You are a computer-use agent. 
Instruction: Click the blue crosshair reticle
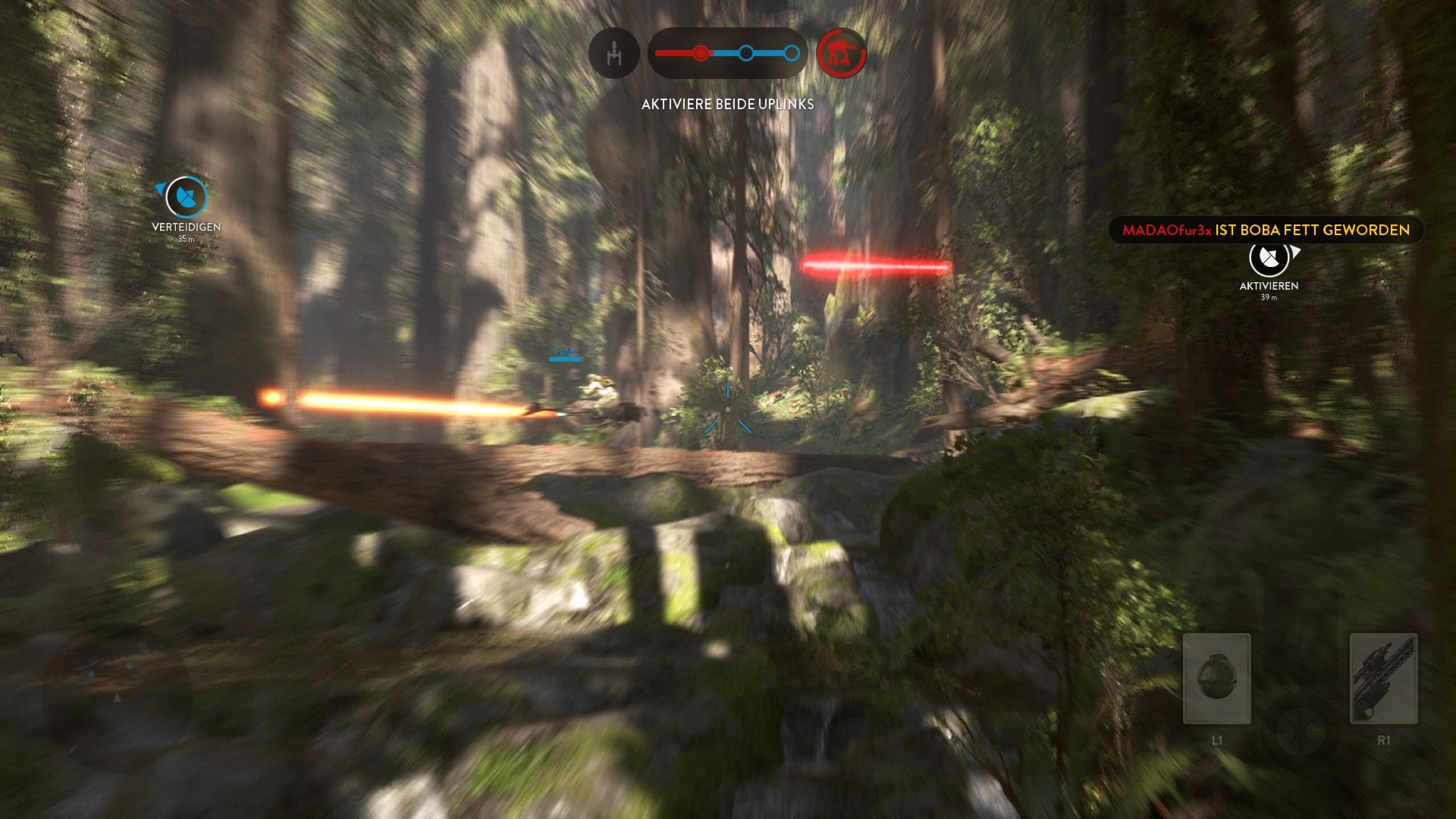coord(728,409)
